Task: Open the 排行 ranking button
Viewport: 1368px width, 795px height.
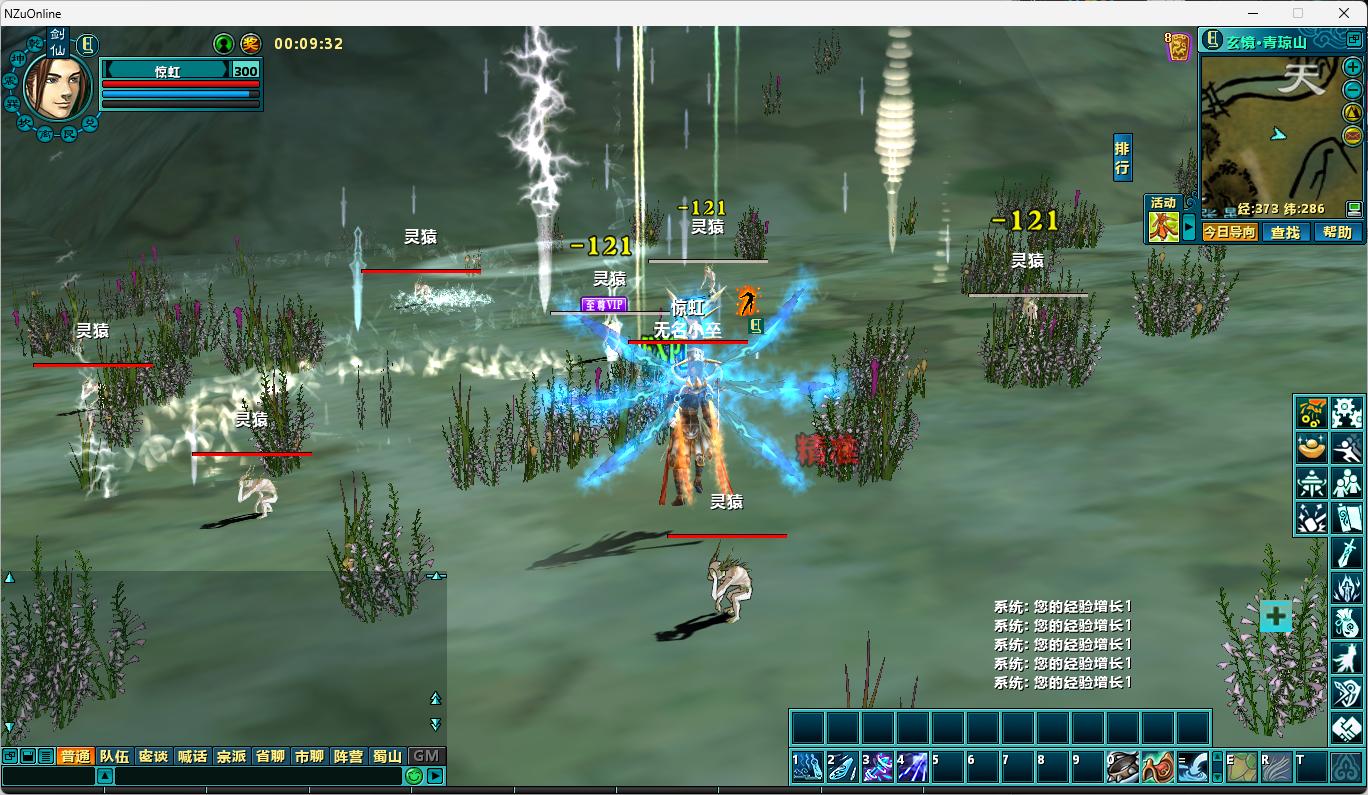Action: click(x=1122, y=158)
